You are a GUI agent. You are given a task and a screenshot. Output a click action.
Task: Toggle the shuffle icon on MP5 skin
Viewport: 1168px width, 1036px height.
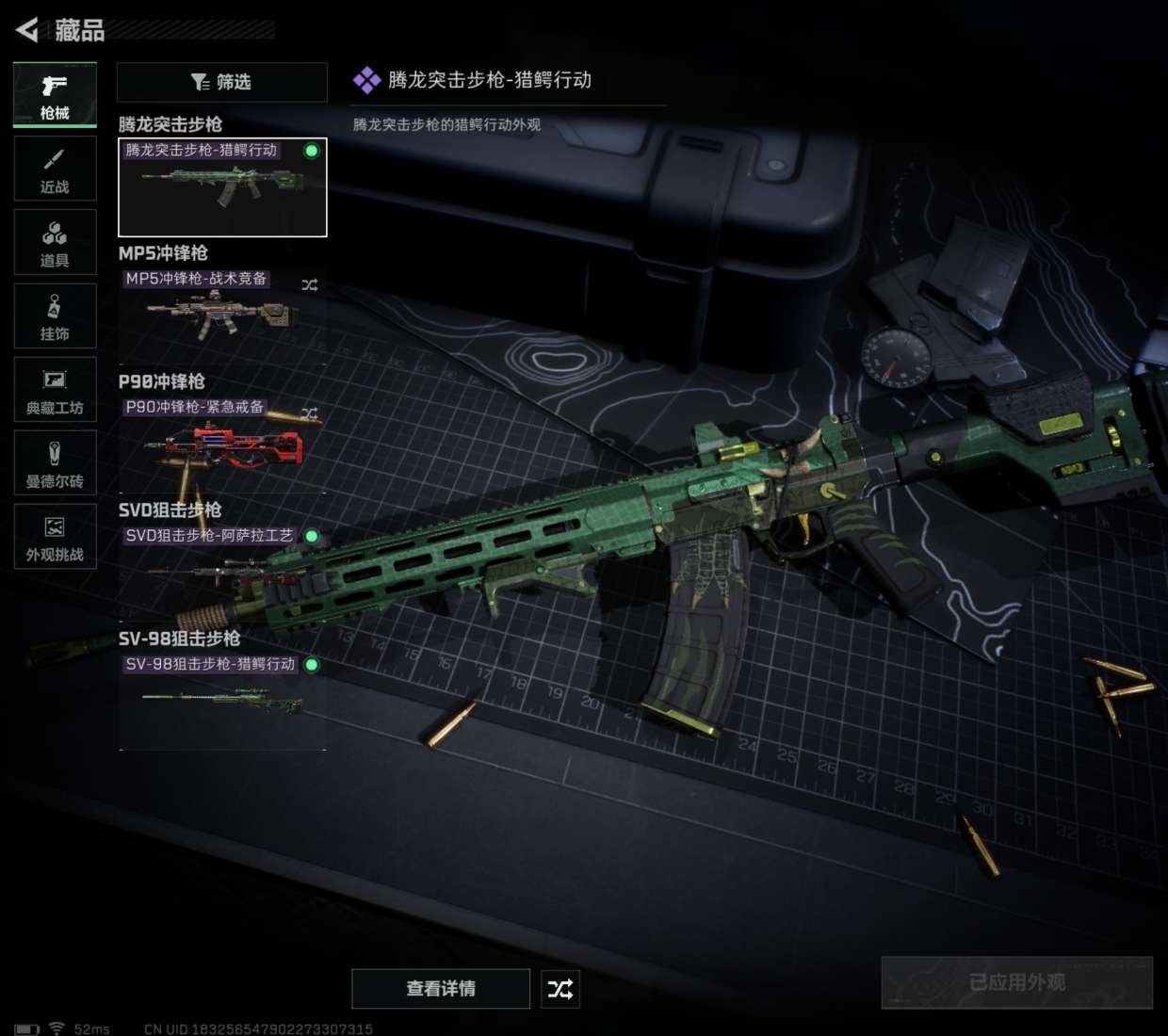pyautogui.click(x=309, y=284)
